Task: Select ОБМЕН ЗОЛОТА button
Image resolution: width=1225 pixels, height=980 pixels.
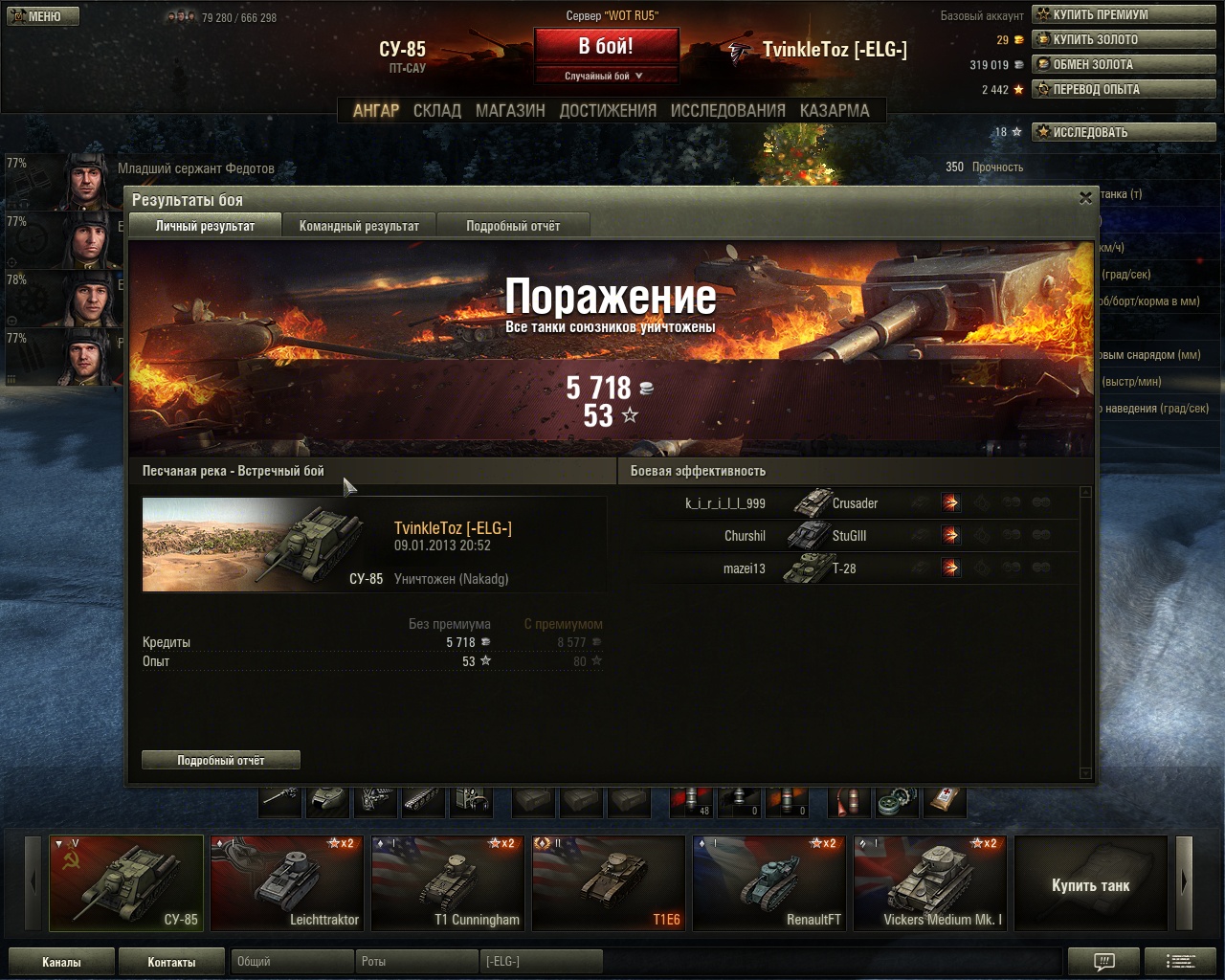Action: (1124, 64)
